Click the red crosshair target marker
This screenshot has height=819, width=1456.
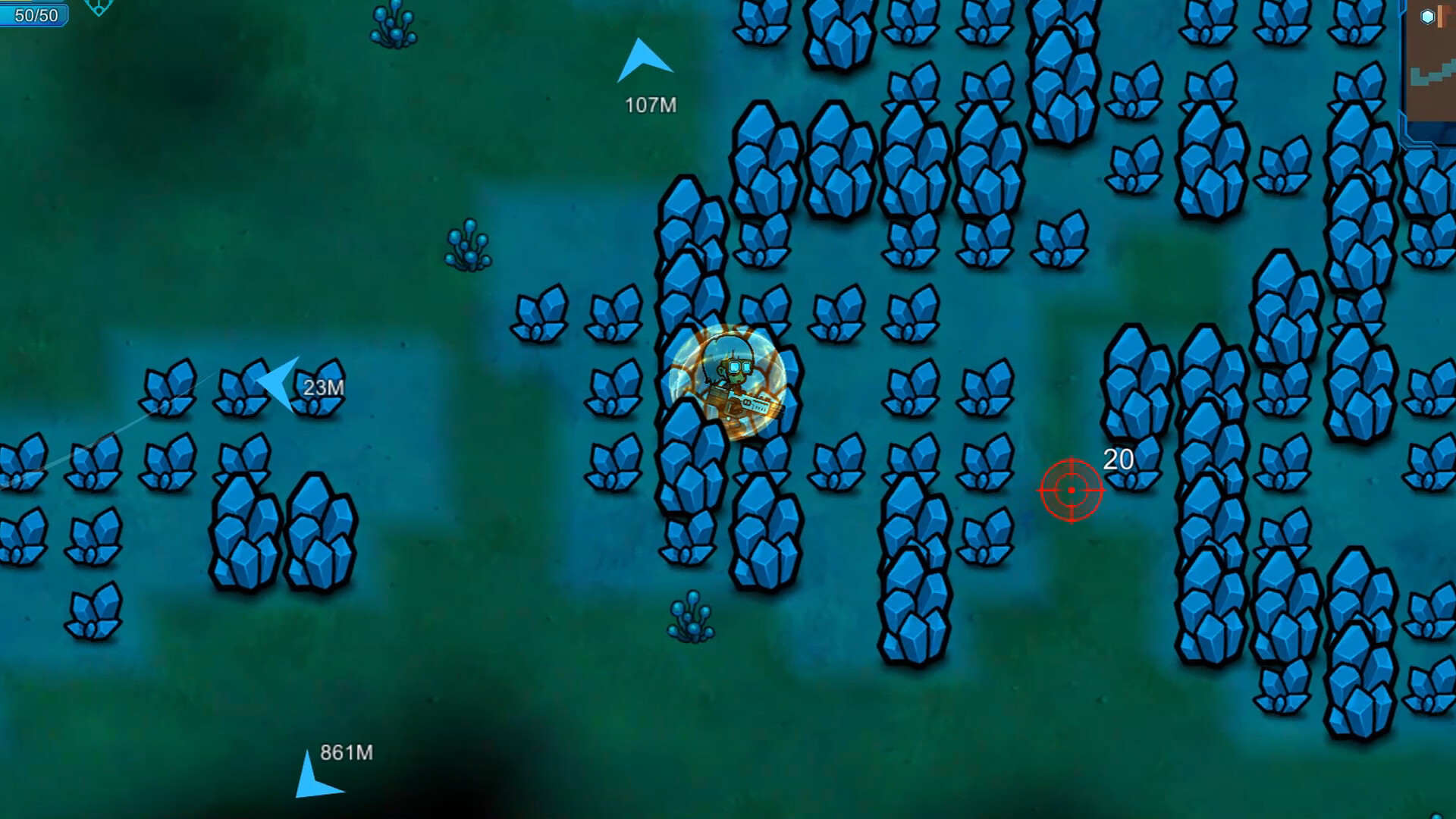1070,491
